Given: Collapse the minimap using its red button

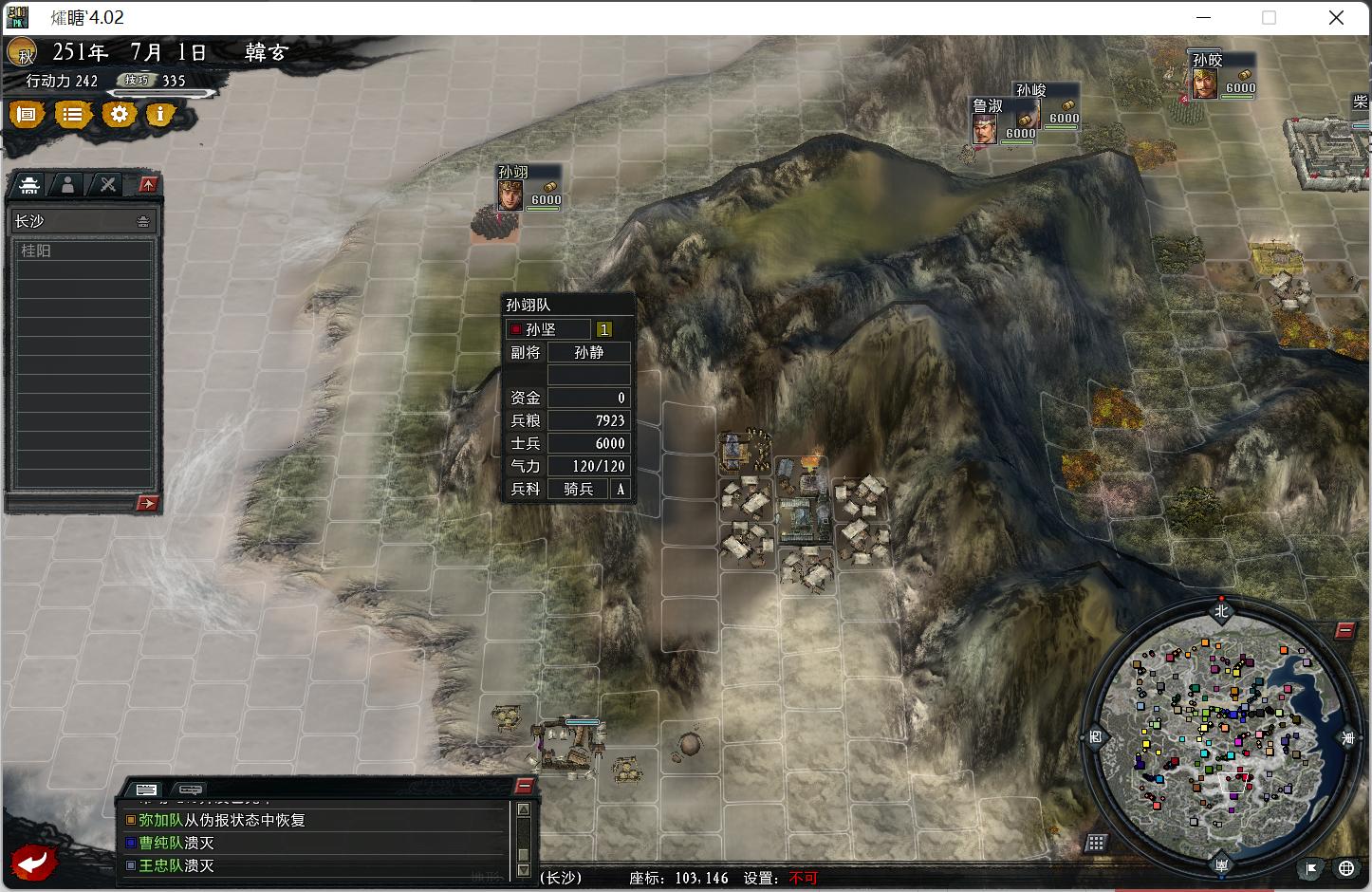Looking at the screenshot, I should pyautogui.click(x=1345, y=628).
